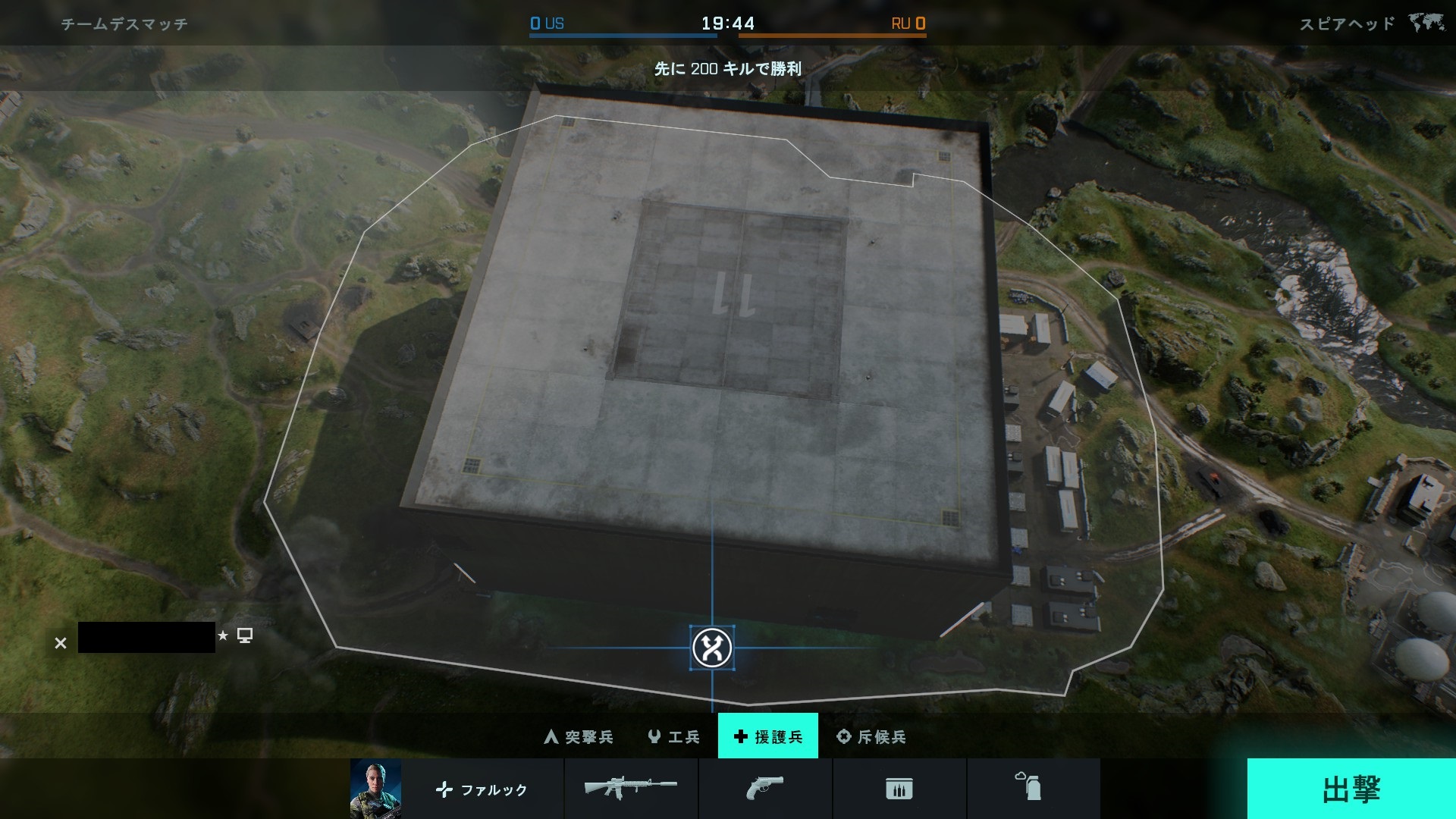Choose the 援護兵 class tab
This screenshot has height=819, width=1456.
[x=767, y=736]
